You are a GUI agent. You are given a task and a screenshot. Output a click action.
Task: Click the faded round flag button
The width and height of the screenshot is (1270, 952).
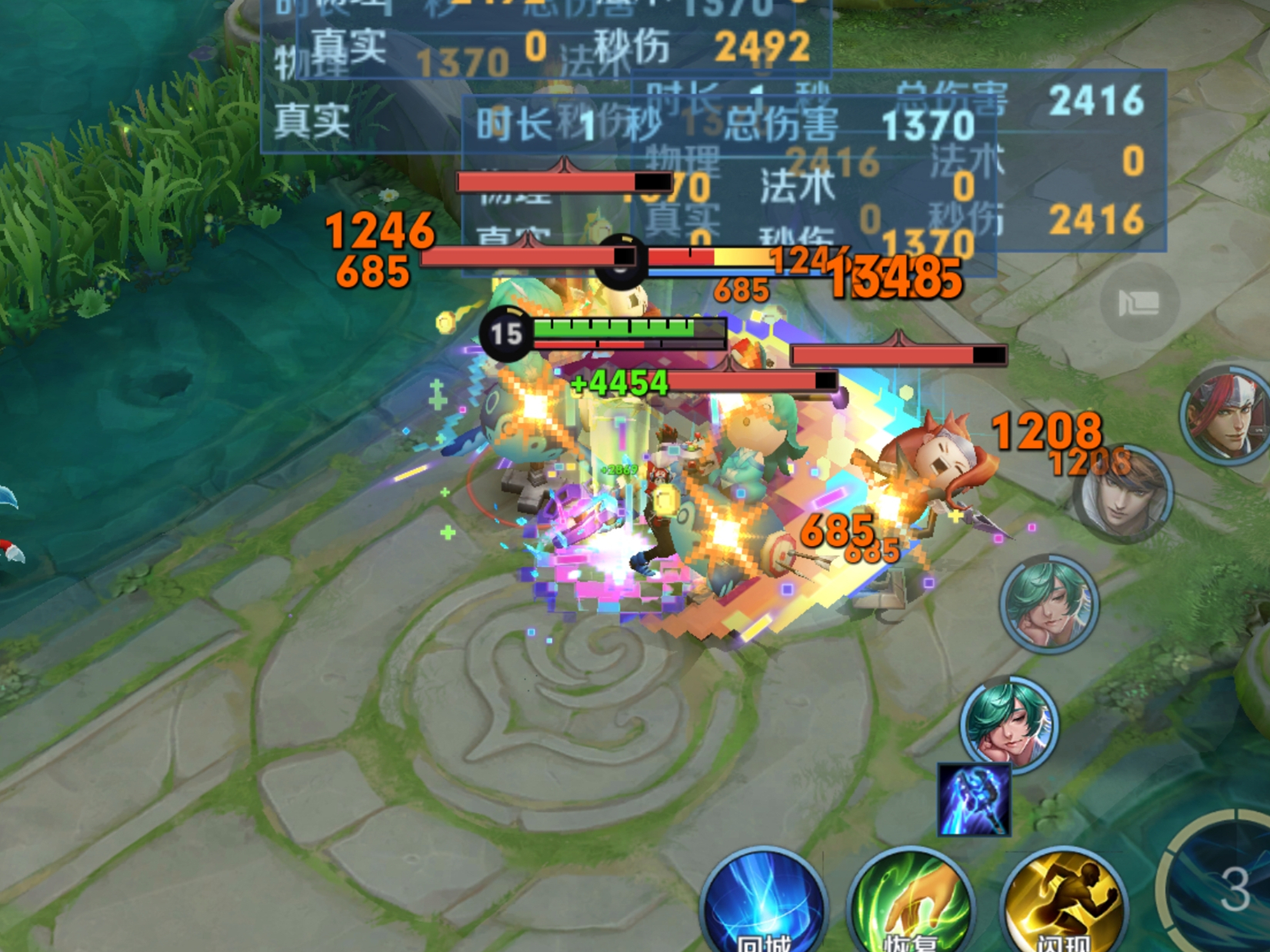click(x=1138, y=303)
